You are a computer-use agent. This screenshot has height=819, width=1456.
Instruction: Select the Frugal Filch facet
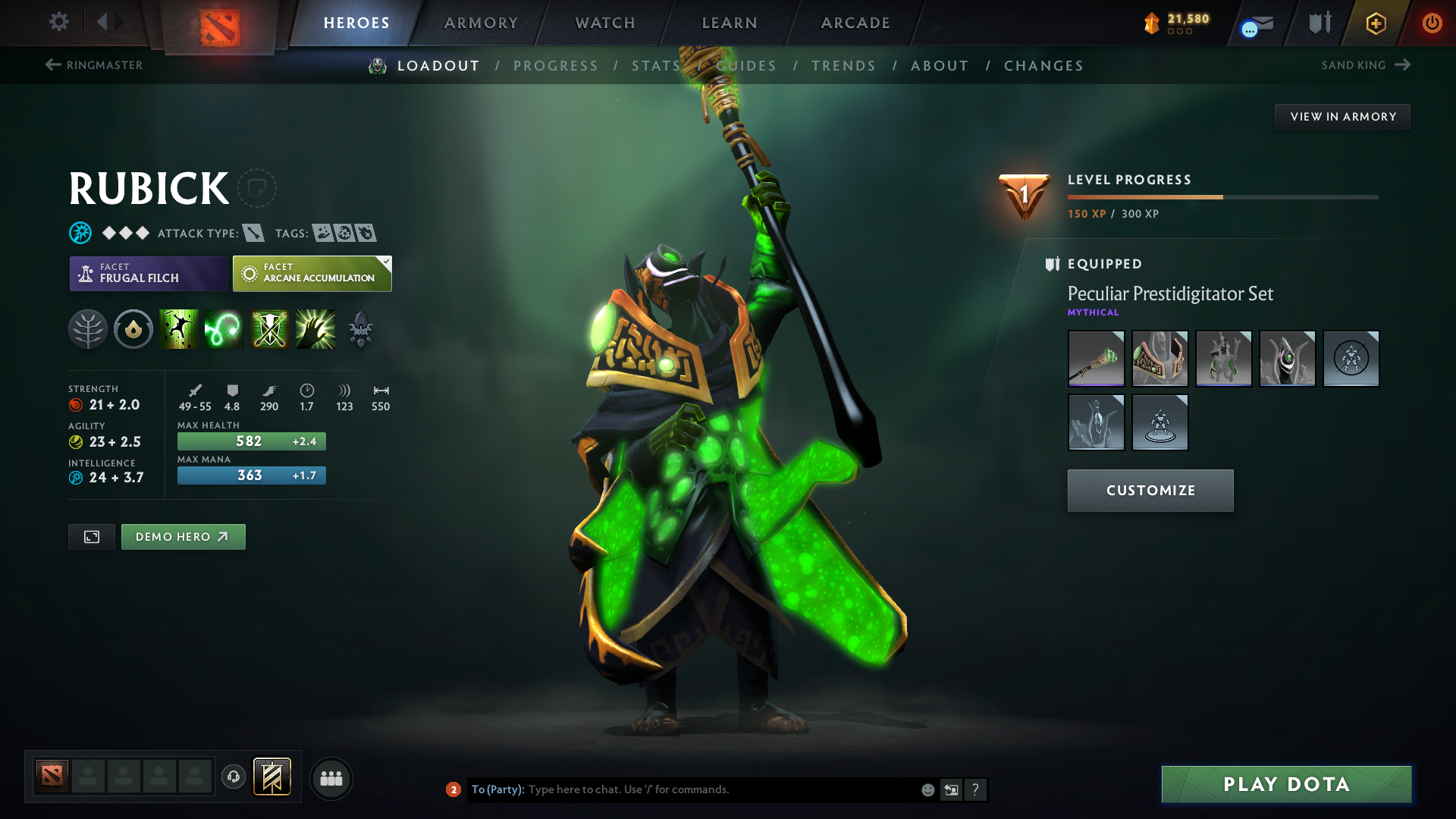pyautogui.click(x=148, y=274)
